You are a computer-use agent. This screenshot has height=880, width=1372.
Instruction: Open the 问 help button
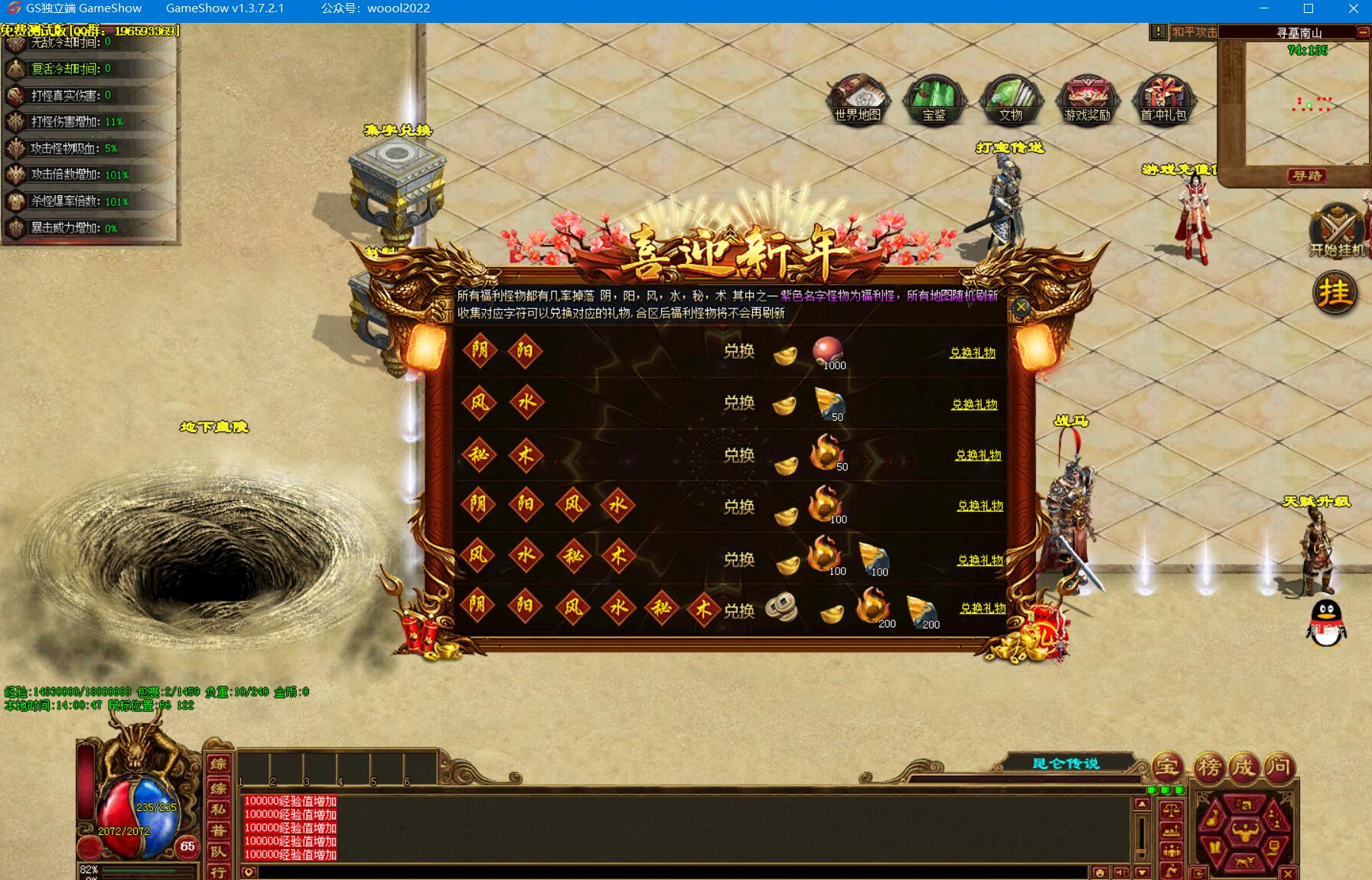tap(1278, 766)
